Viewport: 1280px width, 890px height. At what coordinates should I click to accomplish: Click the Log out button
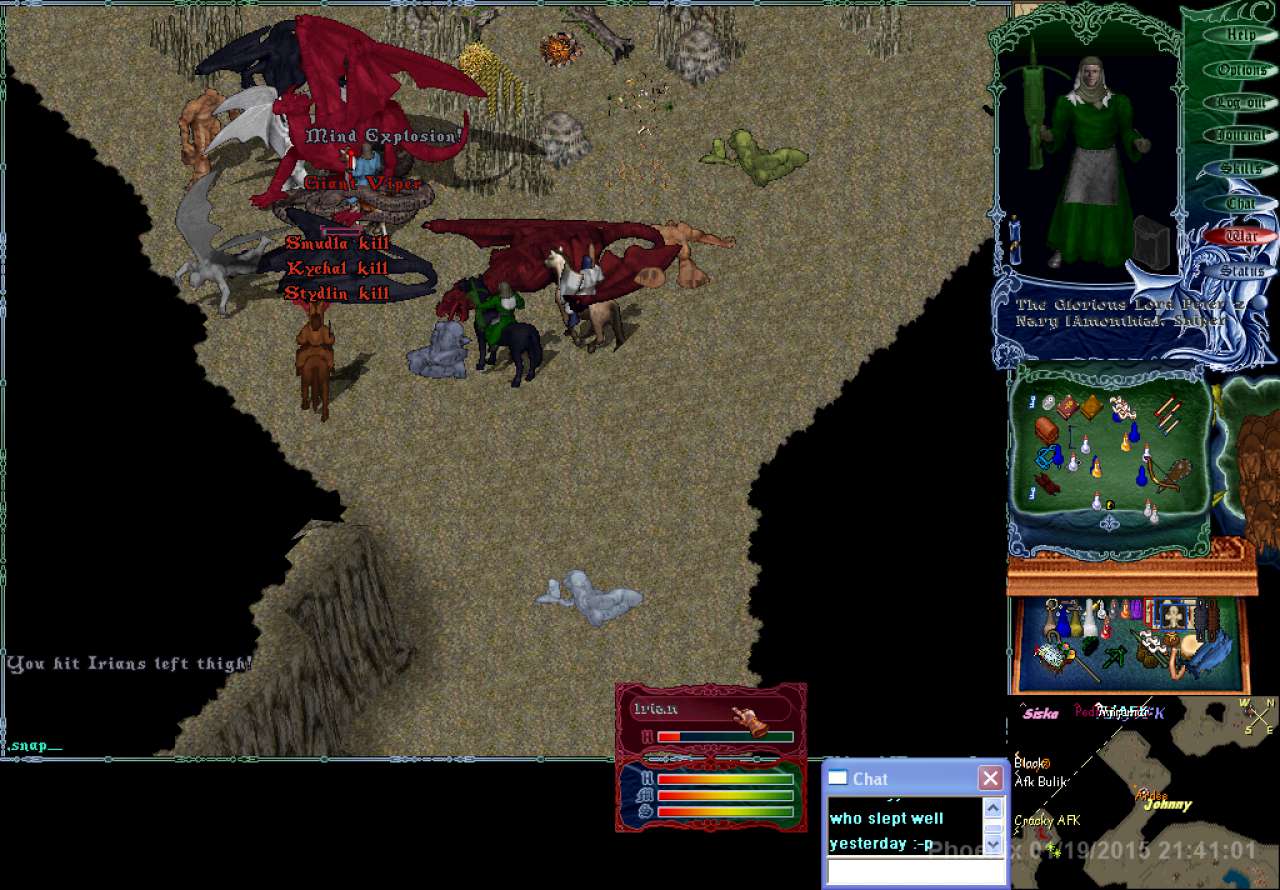[x=1241, y=103]
